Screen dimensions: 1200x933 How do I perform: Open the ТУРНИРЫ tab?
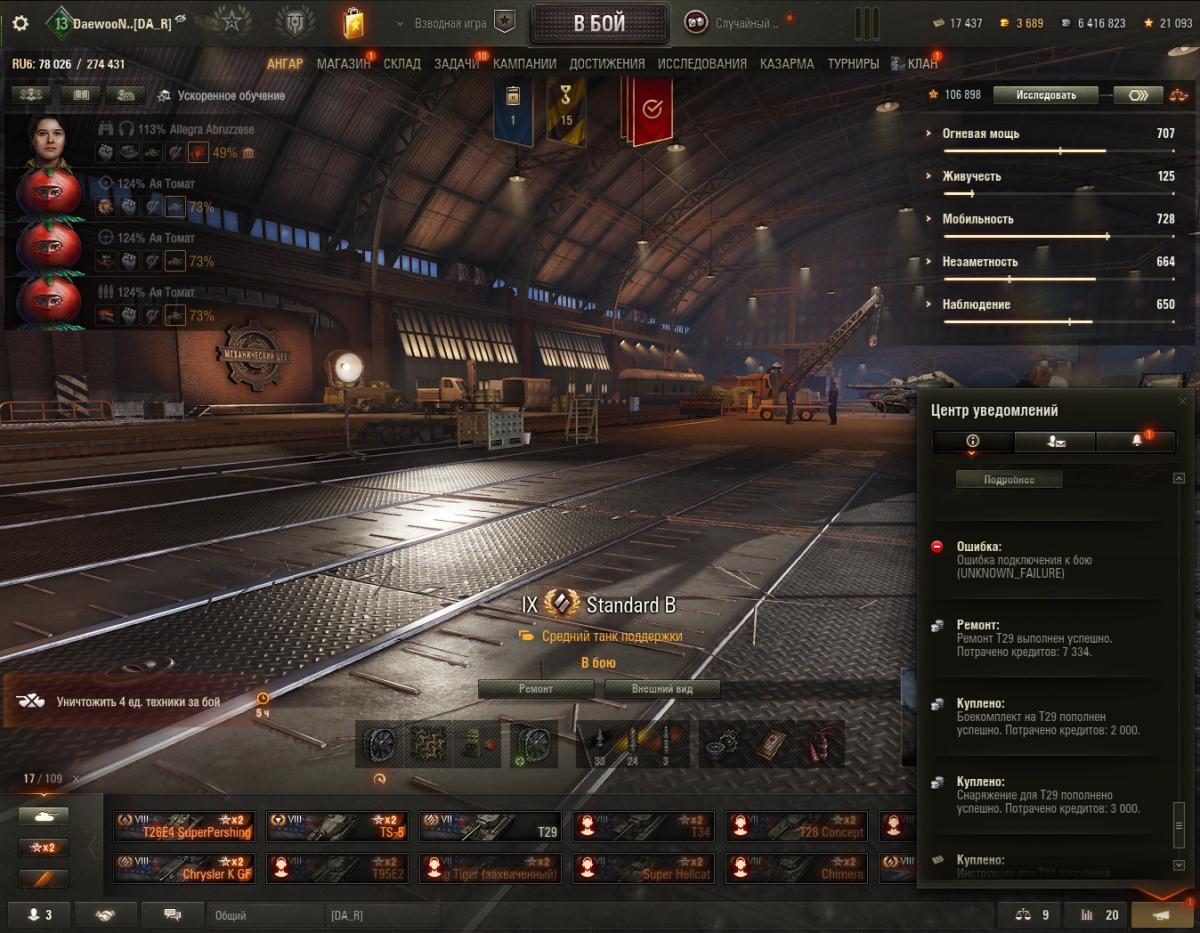point(853,63)
